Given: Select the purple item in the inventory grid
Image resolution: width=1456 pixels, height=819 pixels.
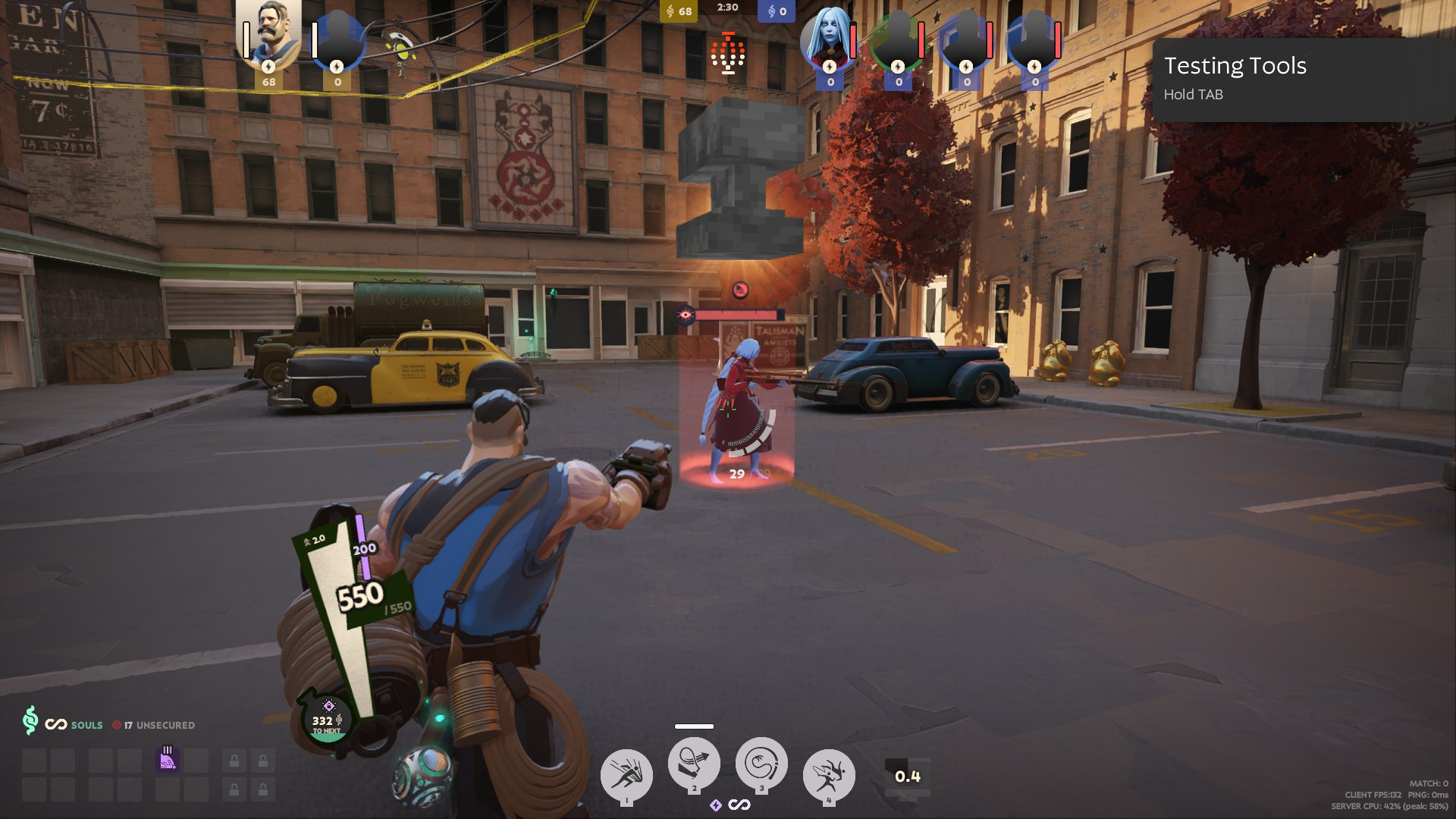Looking at the screenshot, I should pos(169,761).
